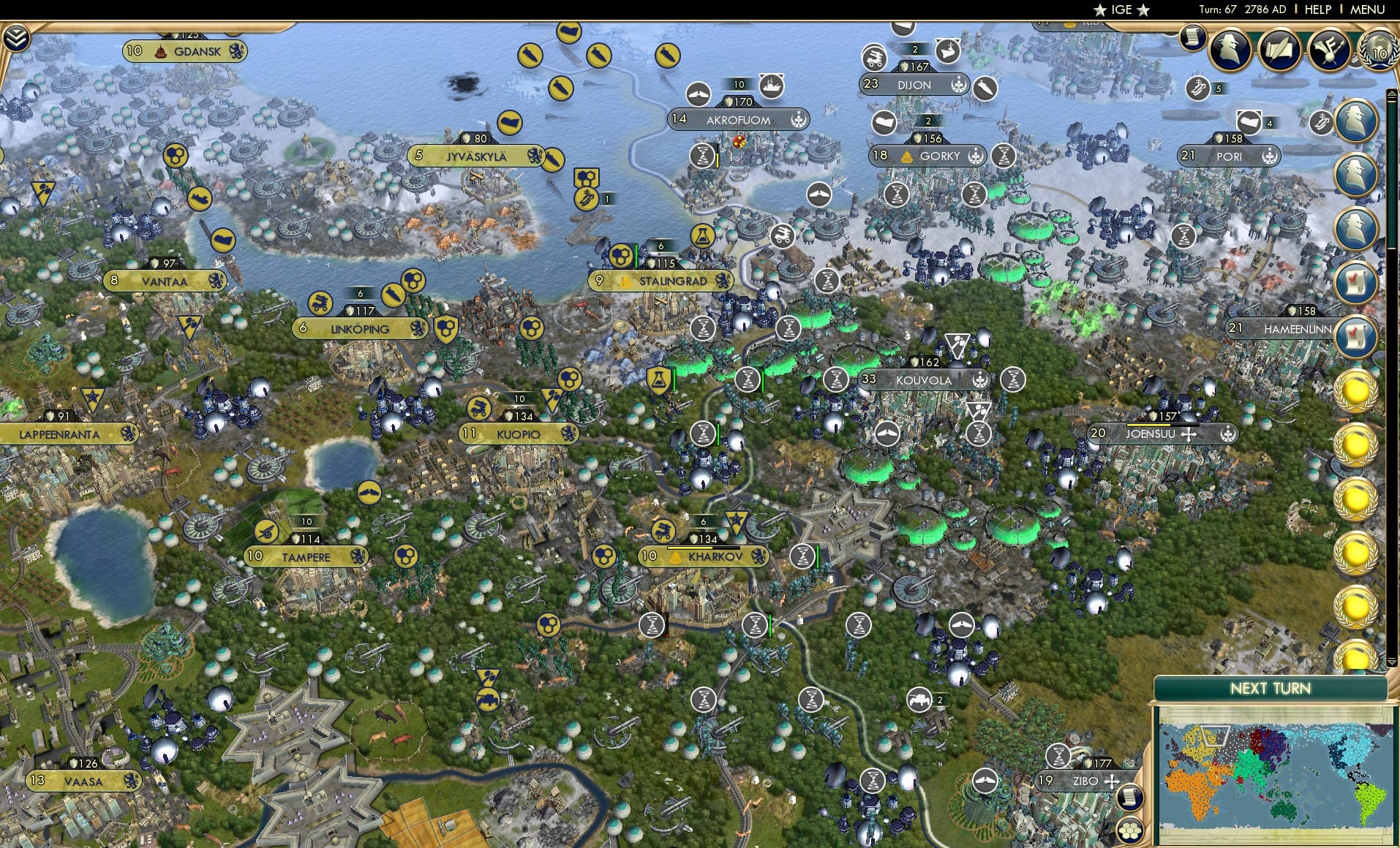Click a treaty scroll notification on right sidebar
This screenshot has width=1400, height=848.
tap(1355, 284)
